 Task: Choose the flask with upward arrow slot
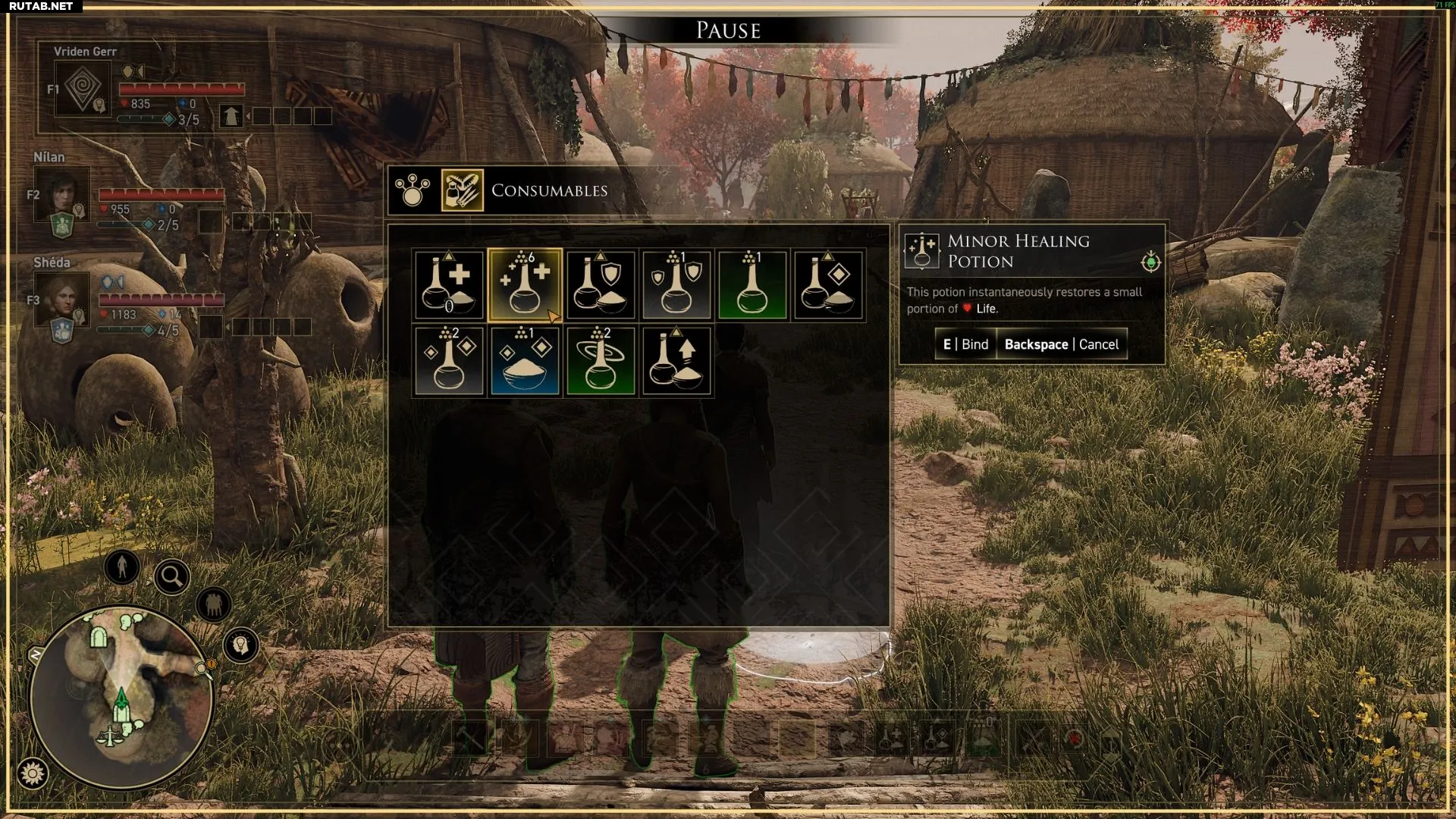point(676,361)
